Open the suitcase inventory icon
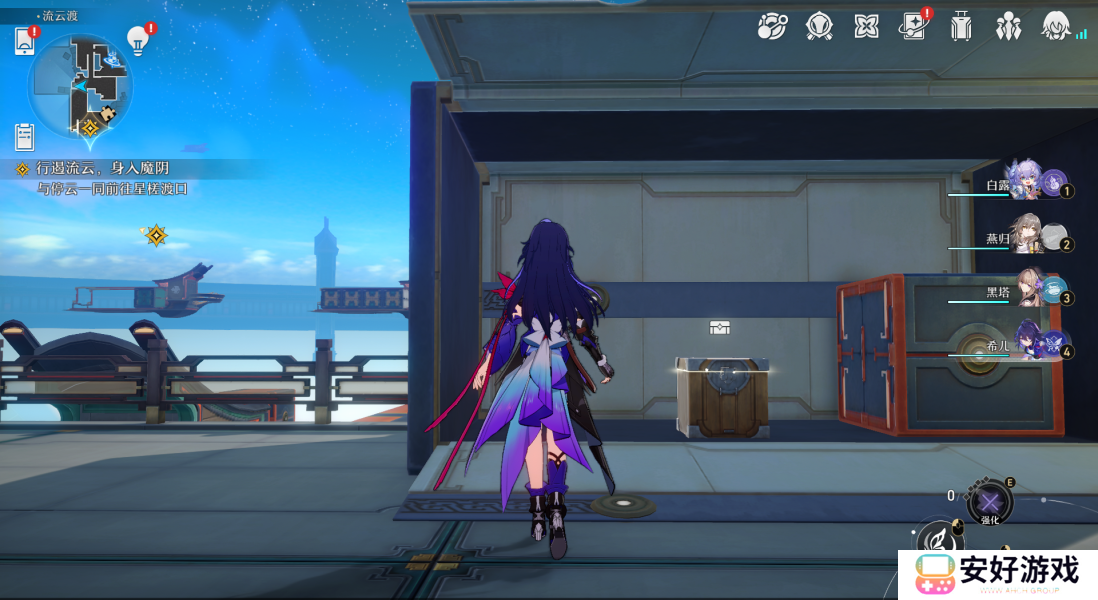Viewport: 1098px width, 600px height. tap(961, 27)
